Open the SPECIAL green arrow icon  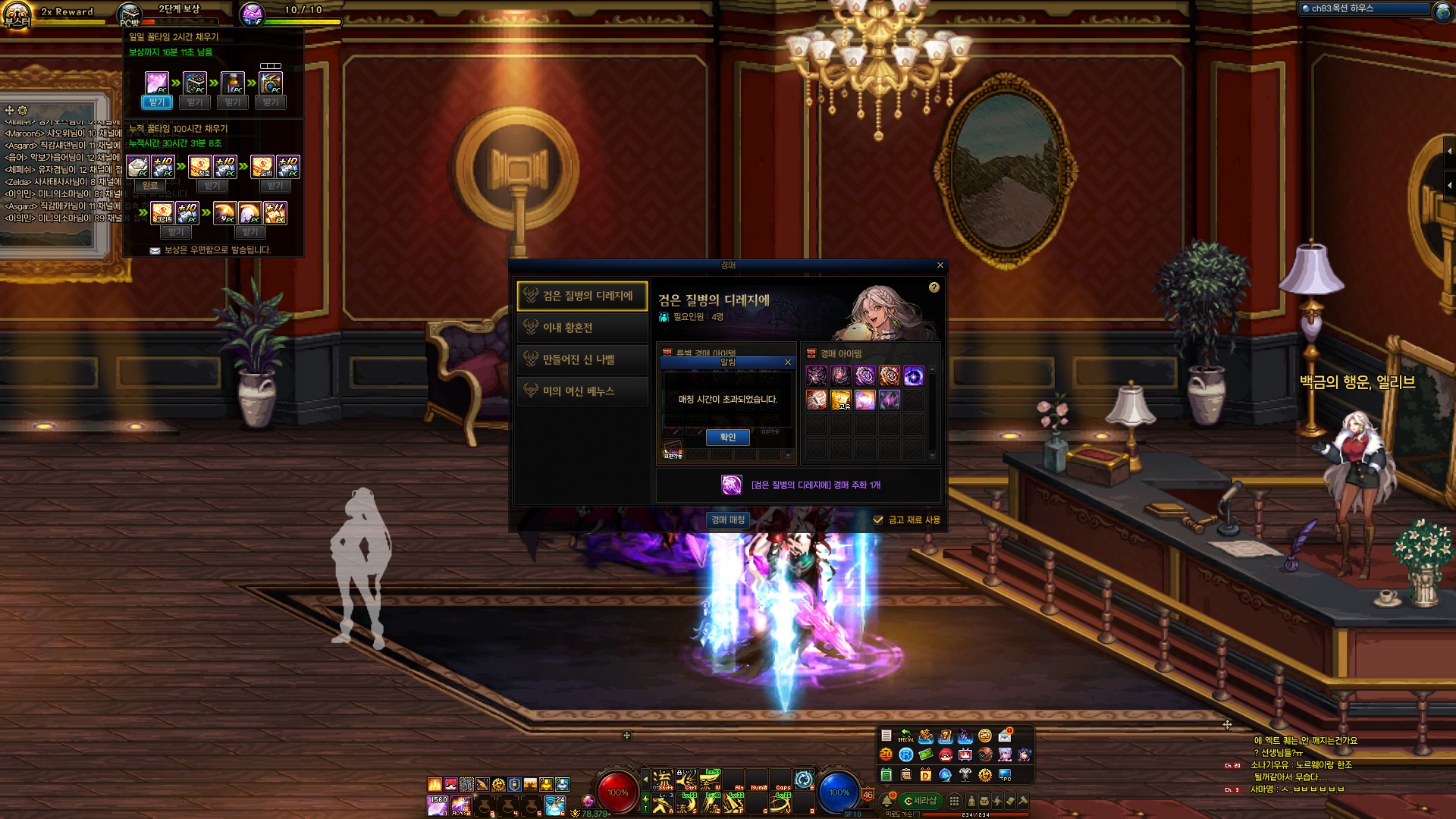point(905,736)
